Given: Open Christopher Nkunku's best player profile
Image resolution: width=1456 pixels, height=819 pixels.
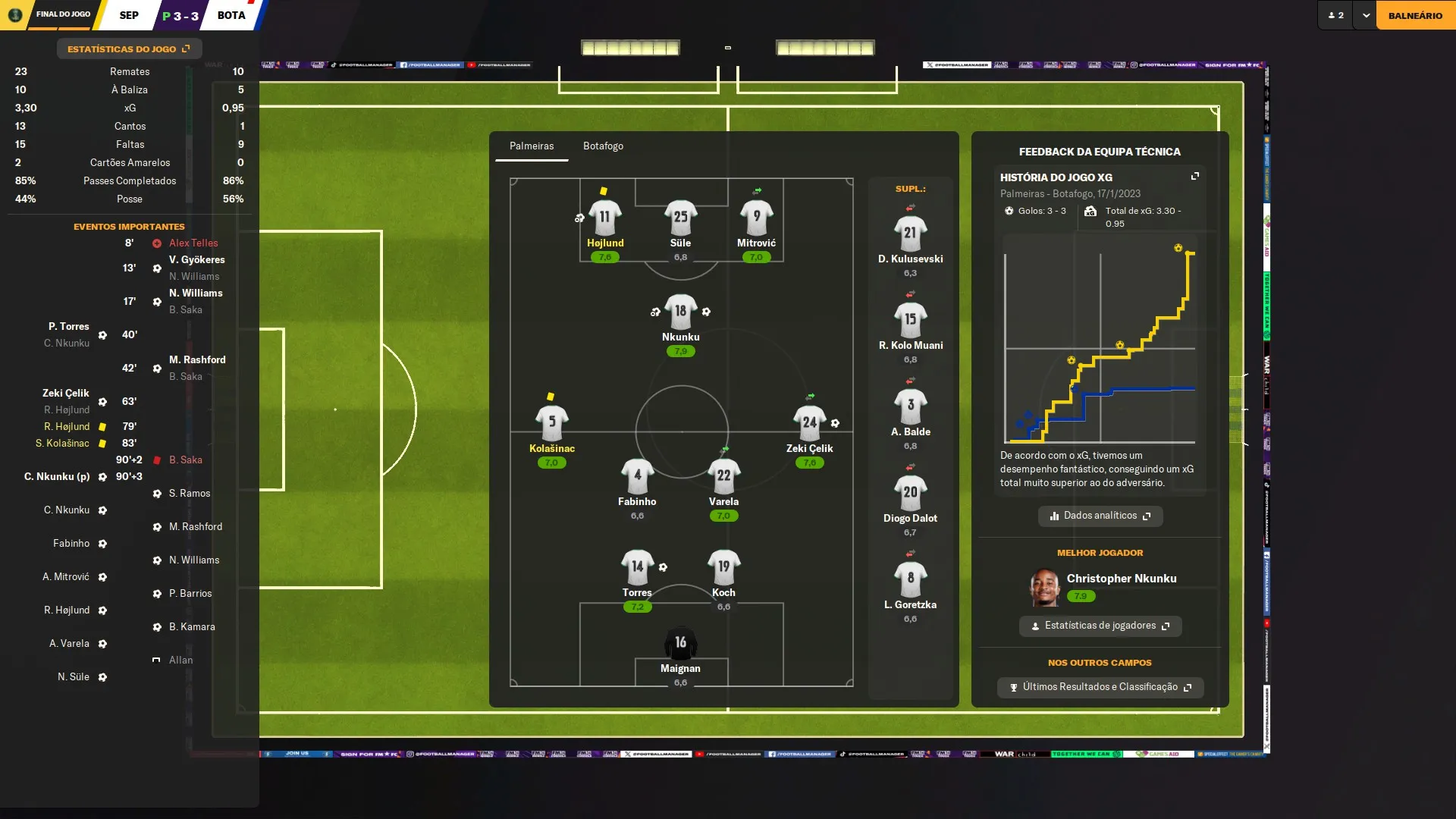Looking at the screenshot, I should (1121, 579).
